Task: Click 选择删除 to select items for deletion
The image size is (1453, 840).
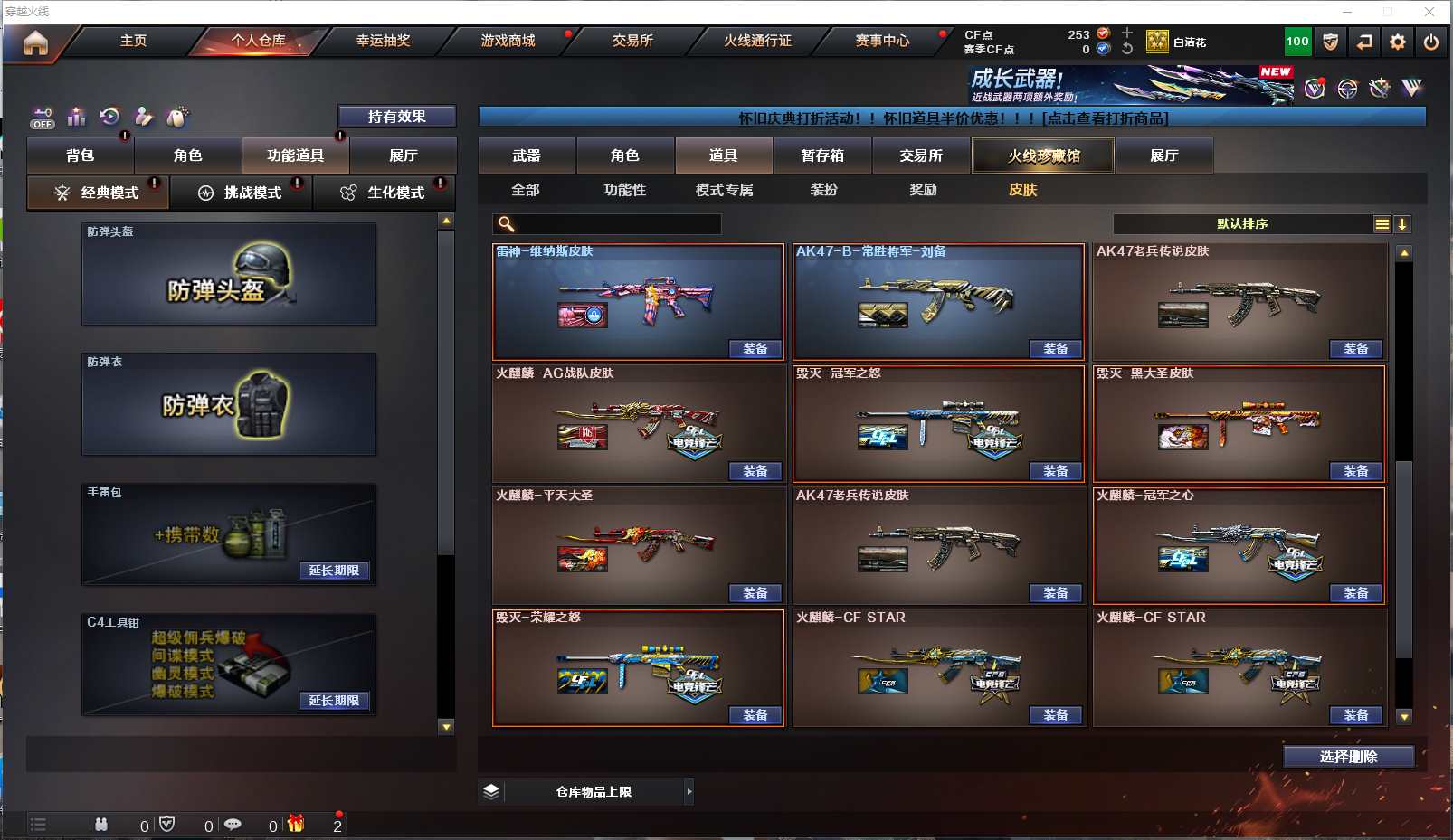Action: coord(1348,757)
